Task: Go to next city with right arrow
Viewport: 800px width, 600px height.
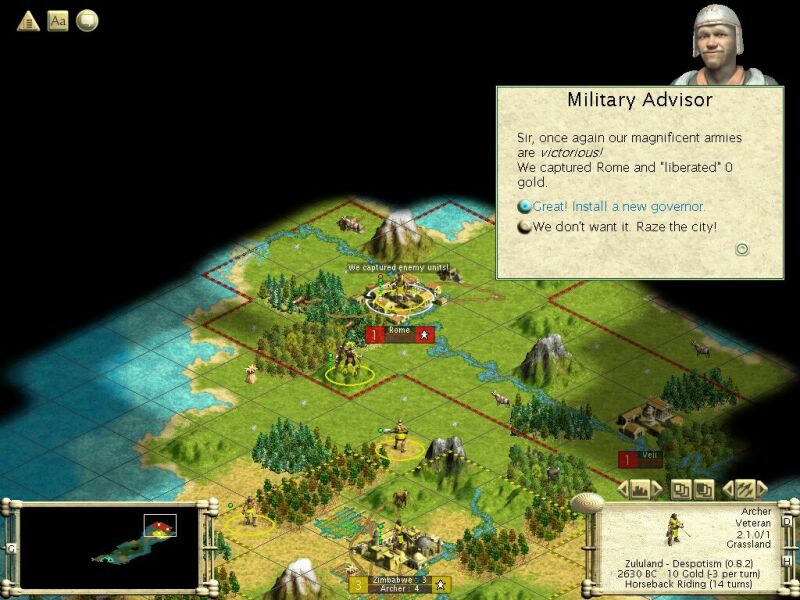Action: click(657, 489)
